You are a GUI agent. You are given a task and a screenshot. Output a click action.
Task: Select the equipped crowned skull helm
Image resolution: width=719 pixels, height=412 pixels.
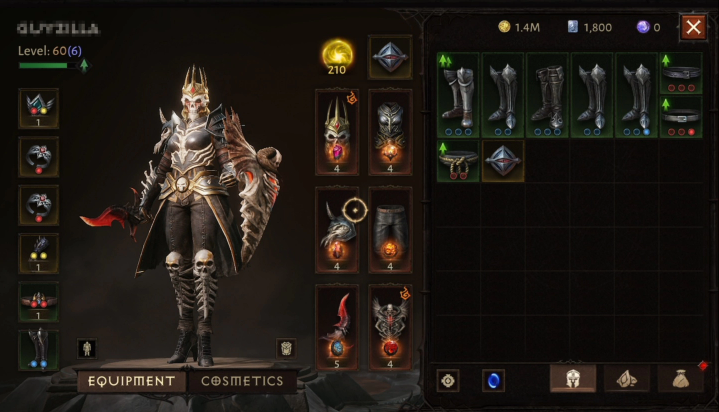(337, 131)
